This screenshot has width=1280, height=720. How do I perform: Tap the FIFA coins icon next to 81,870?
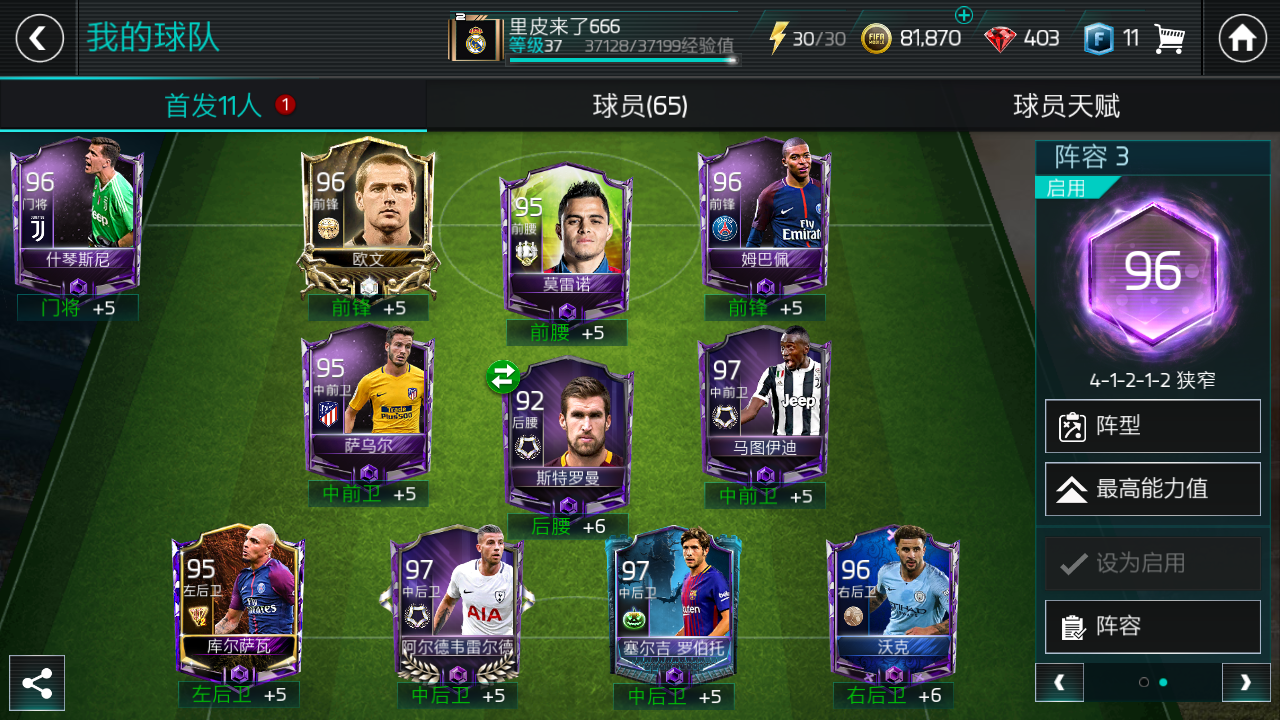tap(876, 36)
